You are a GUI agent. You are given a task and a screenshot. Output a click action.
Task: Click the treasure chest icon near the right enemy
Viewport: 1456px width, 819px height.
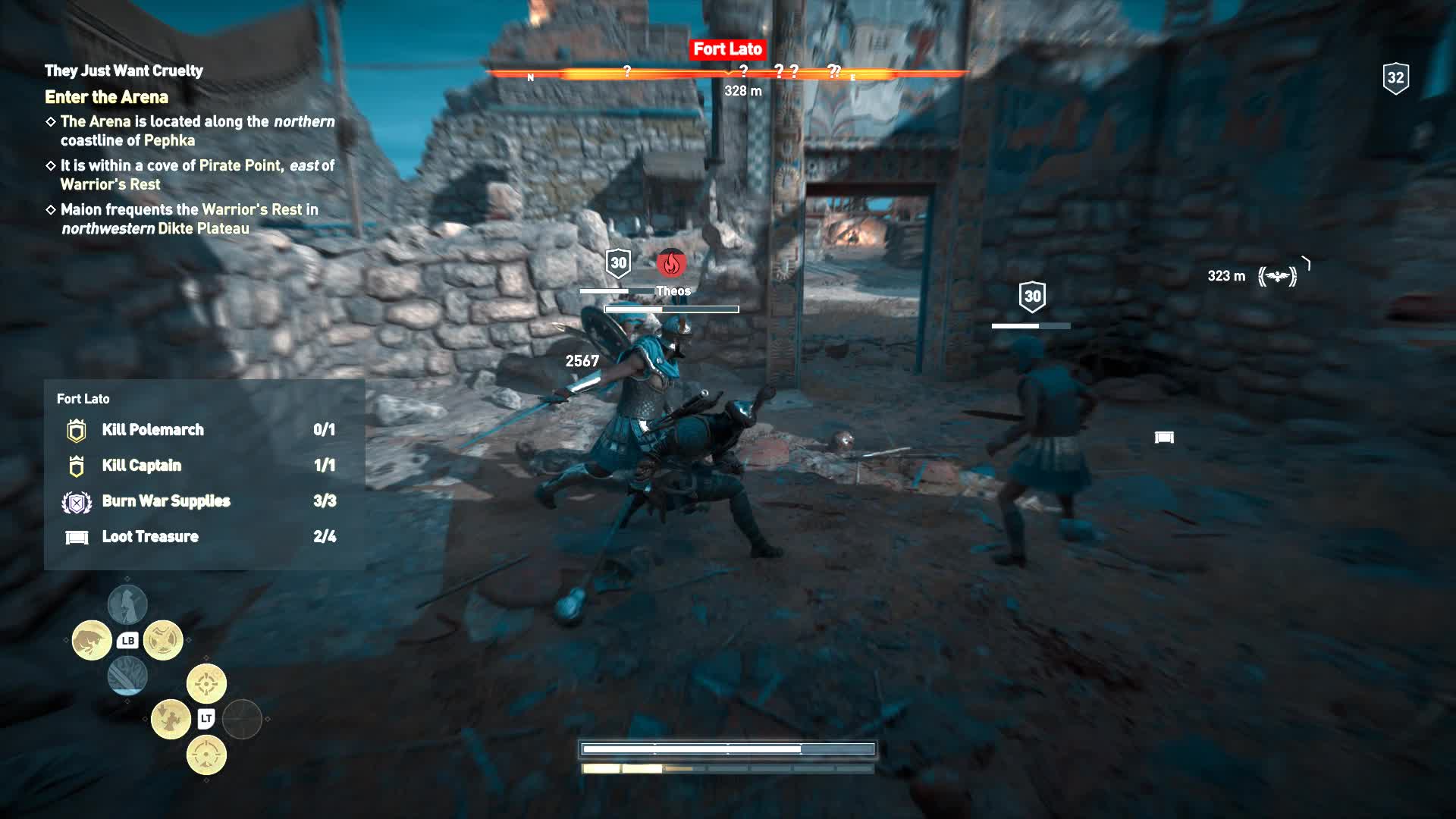click(x=1166, y=437)
